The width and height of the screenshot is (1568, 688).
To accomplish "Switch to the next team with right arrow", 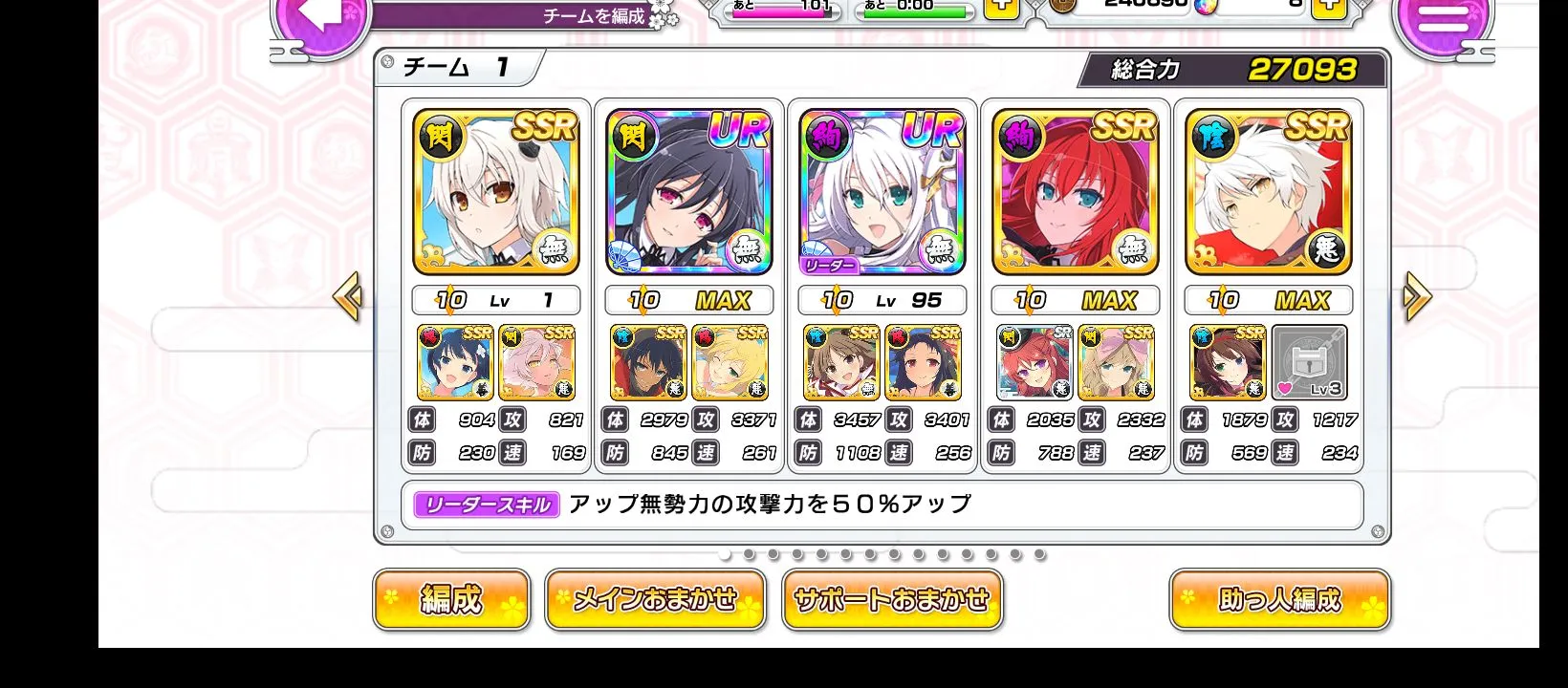I will pos(1416,297).
